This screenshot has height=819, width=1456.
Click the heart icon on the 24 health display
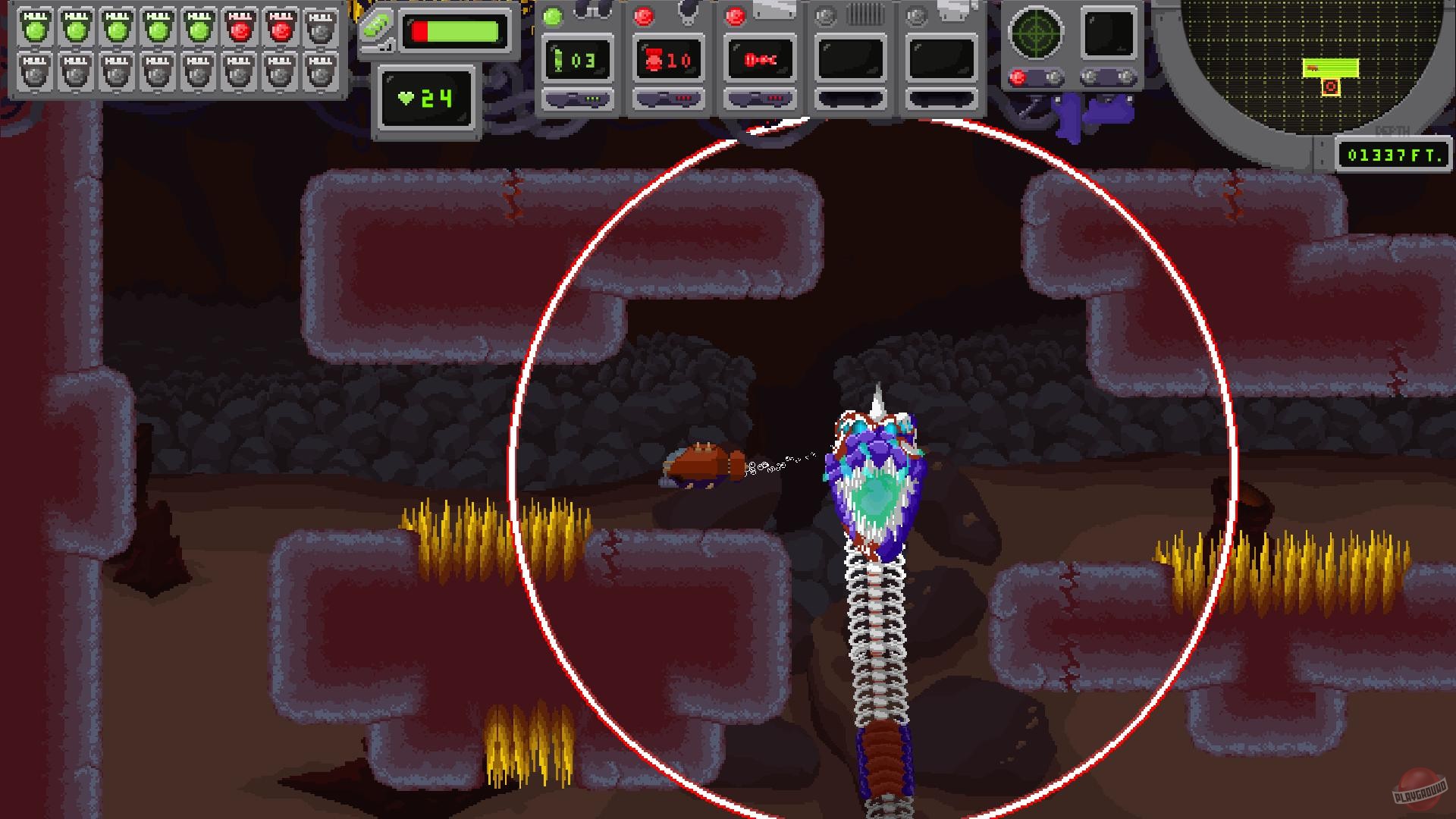(406, 96)
